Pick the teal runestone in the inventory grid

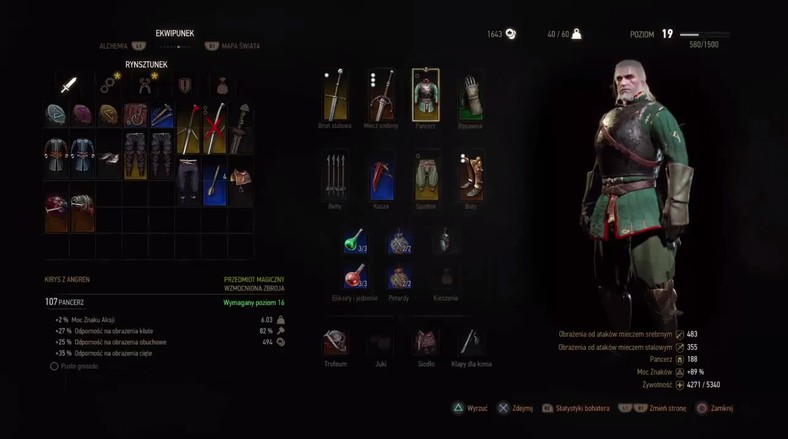coord(56,116)
